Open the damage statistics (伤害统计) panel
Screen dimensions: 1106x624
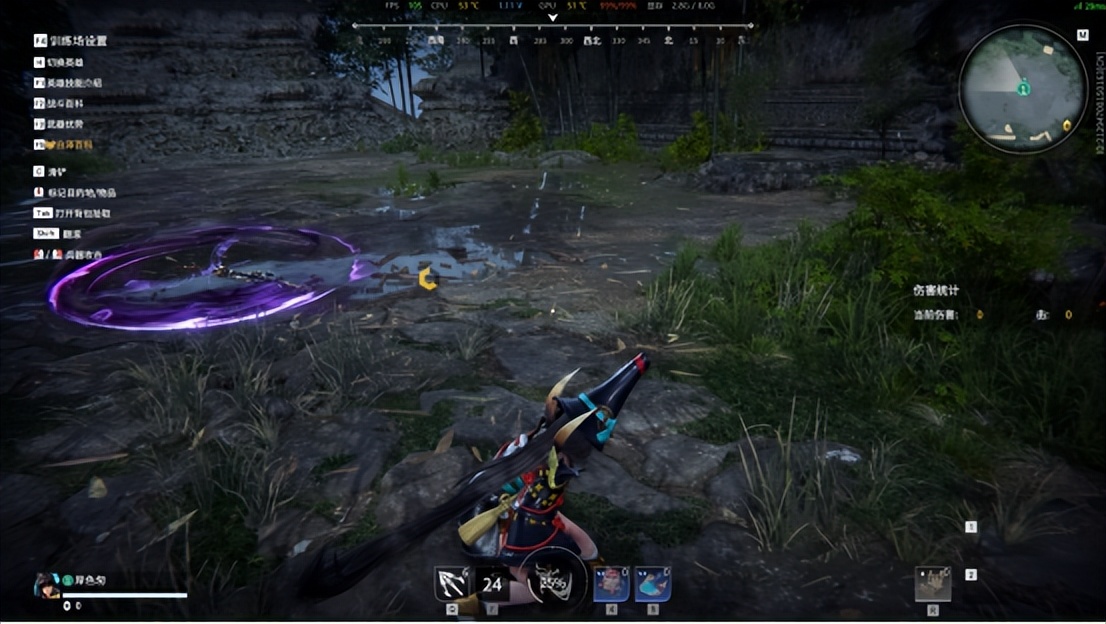(x=936, y=291)
